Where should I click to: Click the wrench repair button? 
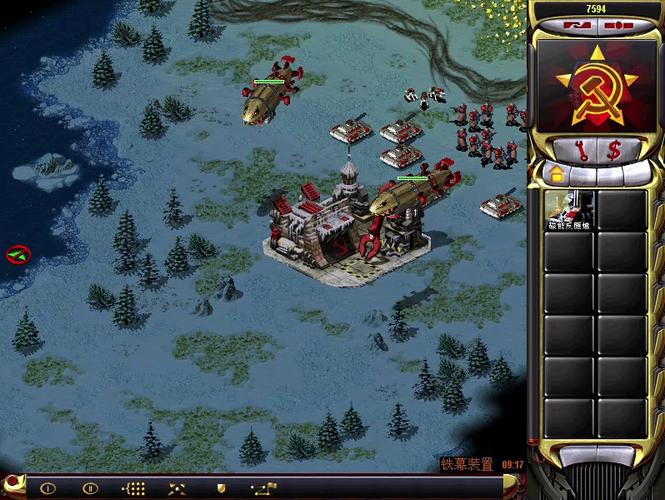tap(584, 149)
